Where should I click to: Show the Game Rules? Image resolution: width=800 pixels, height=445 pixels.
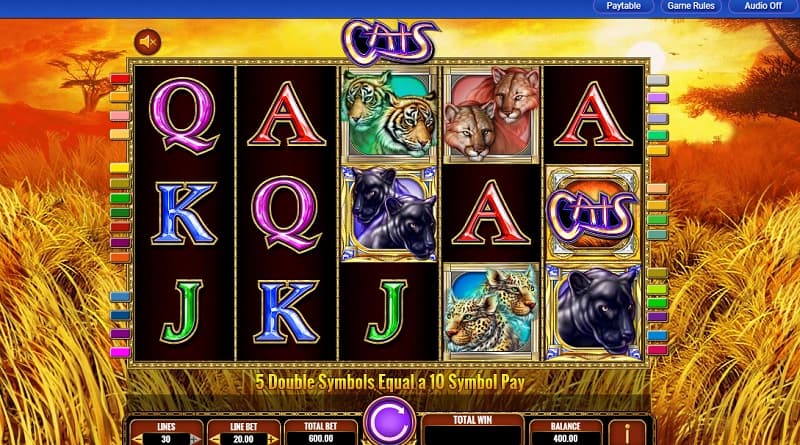coord(693,6)
